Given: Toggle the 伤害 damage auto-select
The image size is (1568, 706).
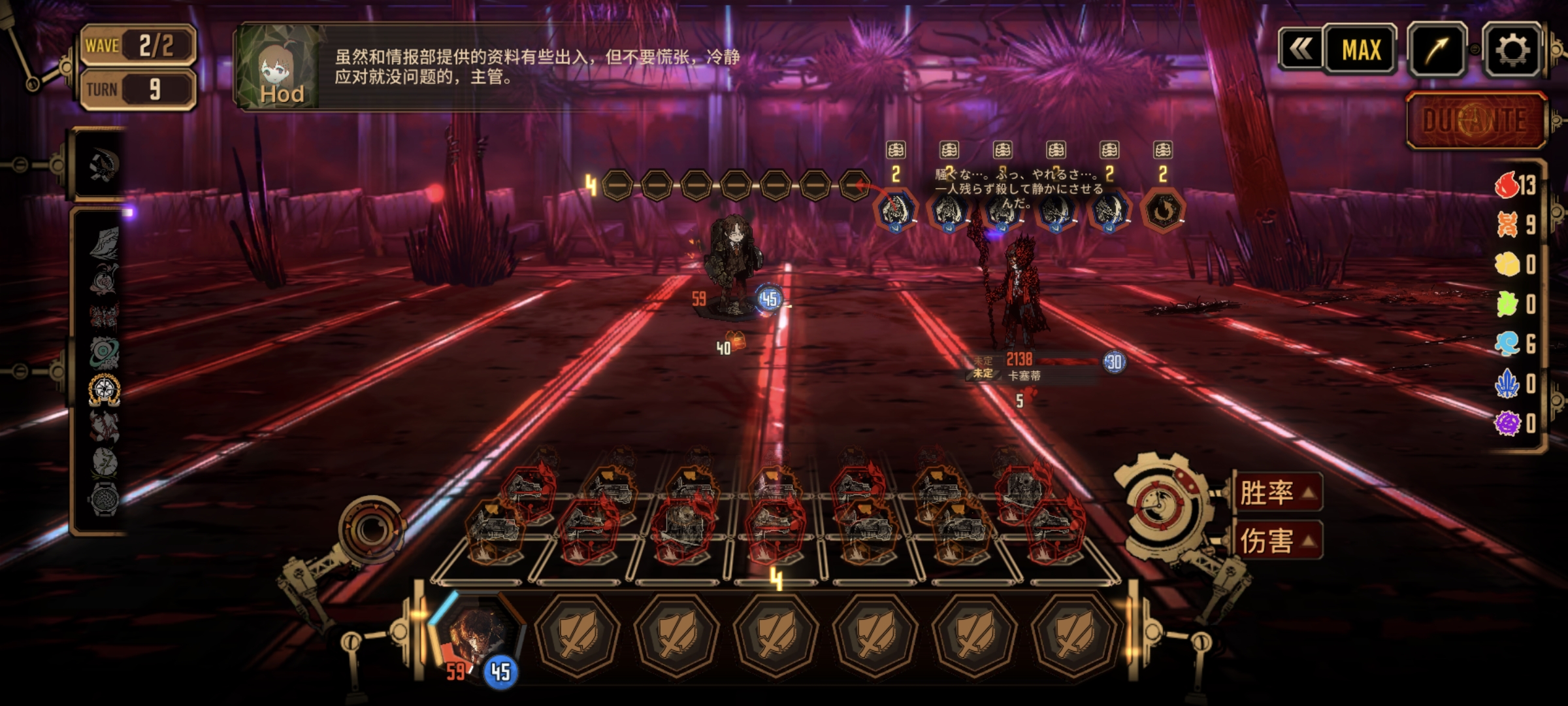Looking at the screenshot, I should (1277, 541).
